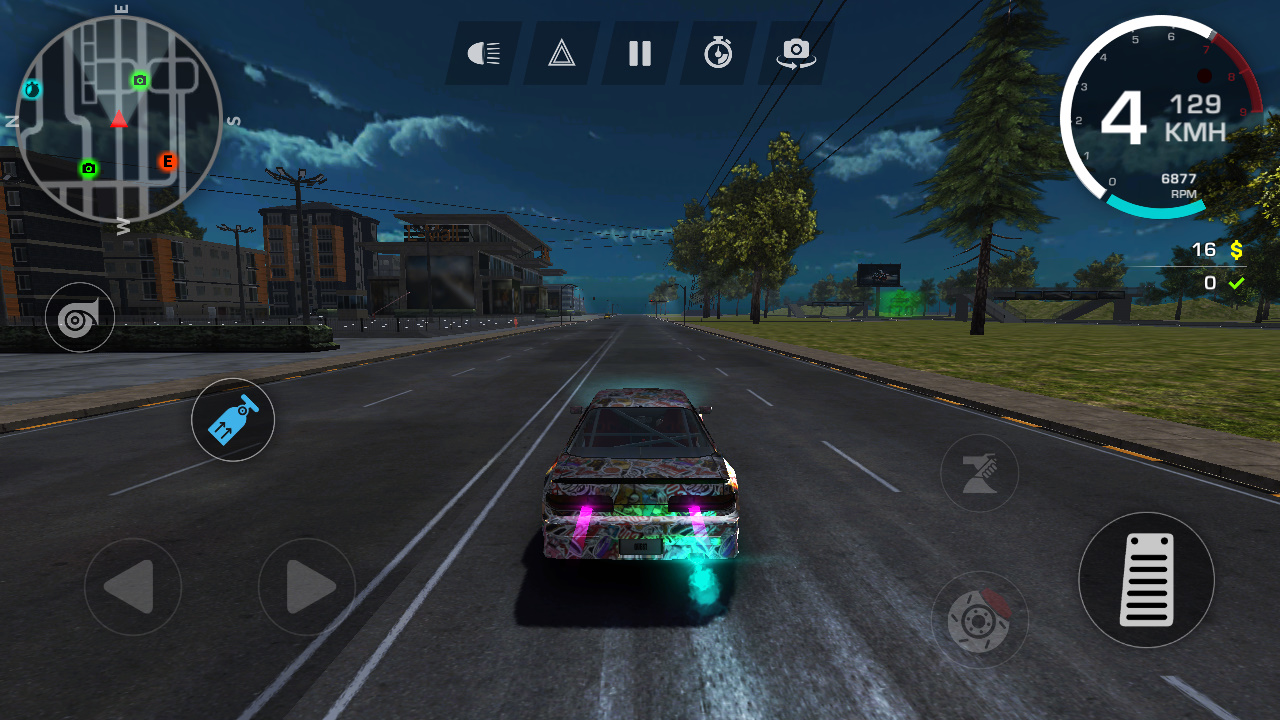Pull the handbrake icon

point(979,472)
